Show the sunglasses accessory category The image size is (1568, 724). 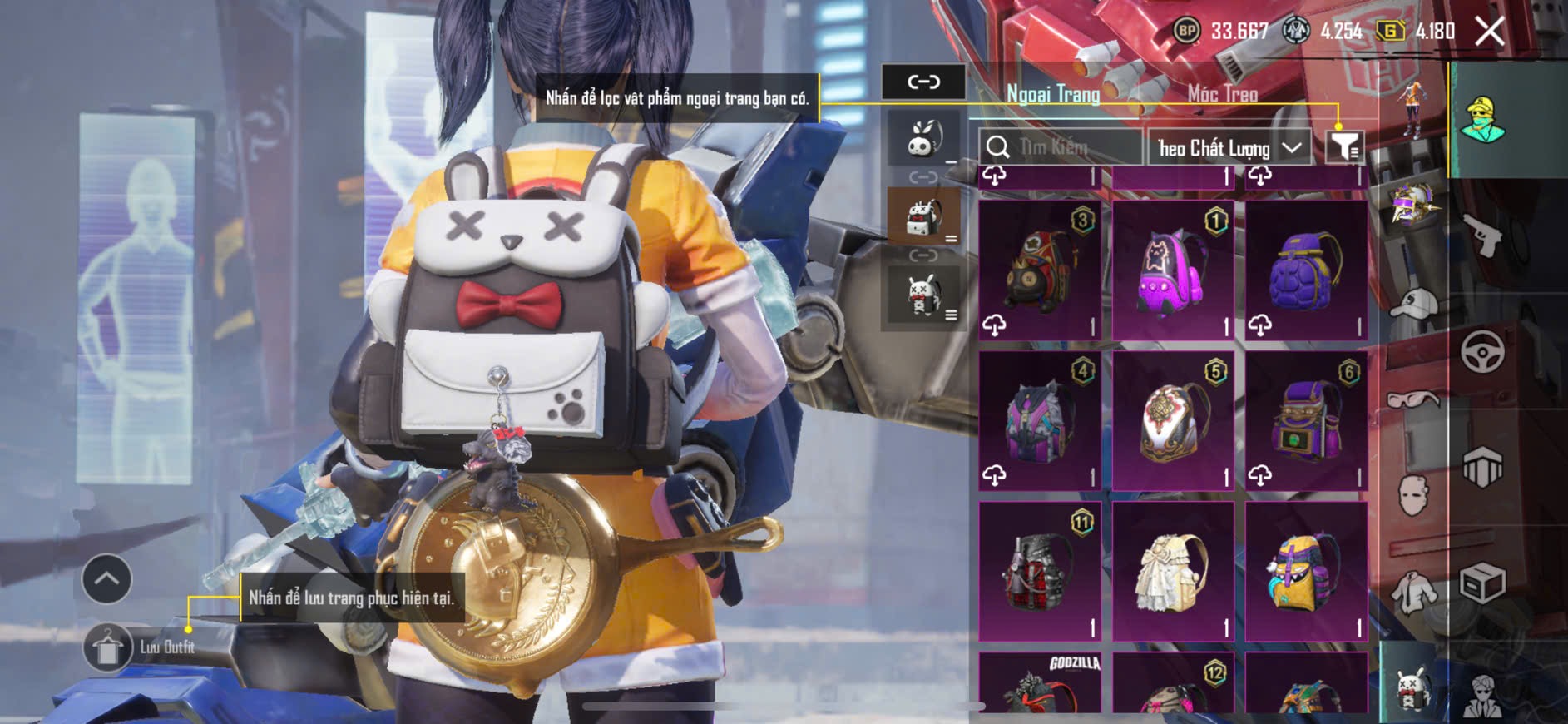(1413, 401)
